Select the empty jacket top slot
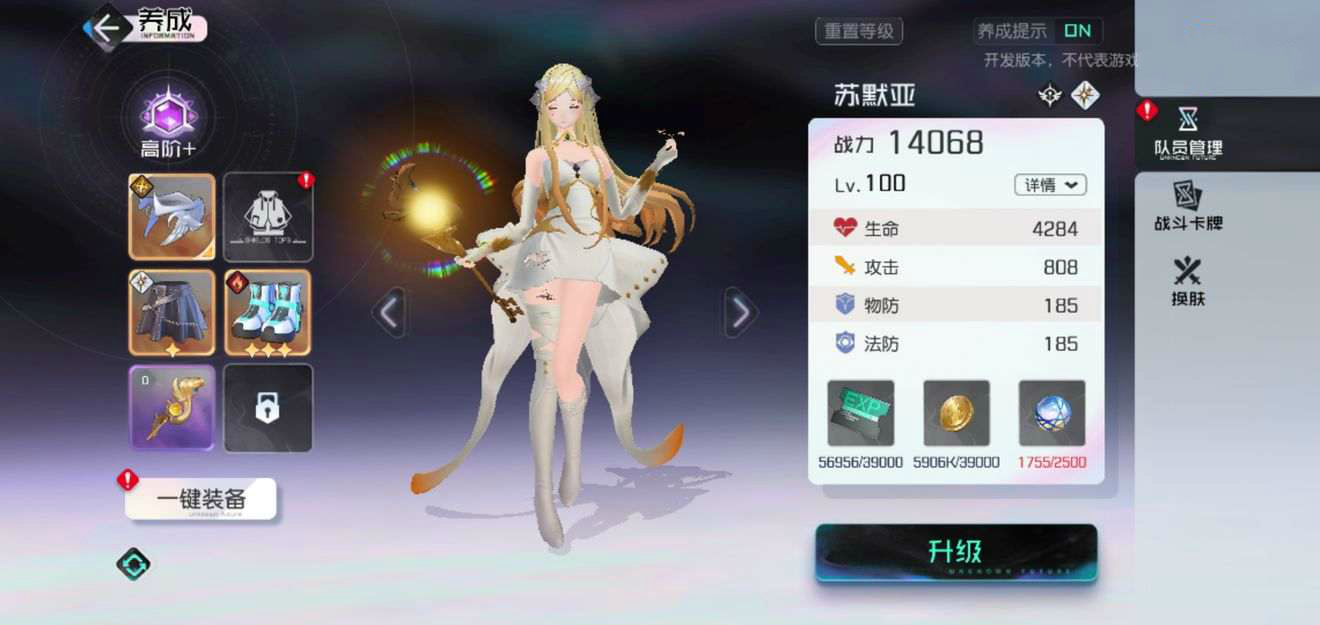This screenshot has height=625, width=1320. click(268, 217)
